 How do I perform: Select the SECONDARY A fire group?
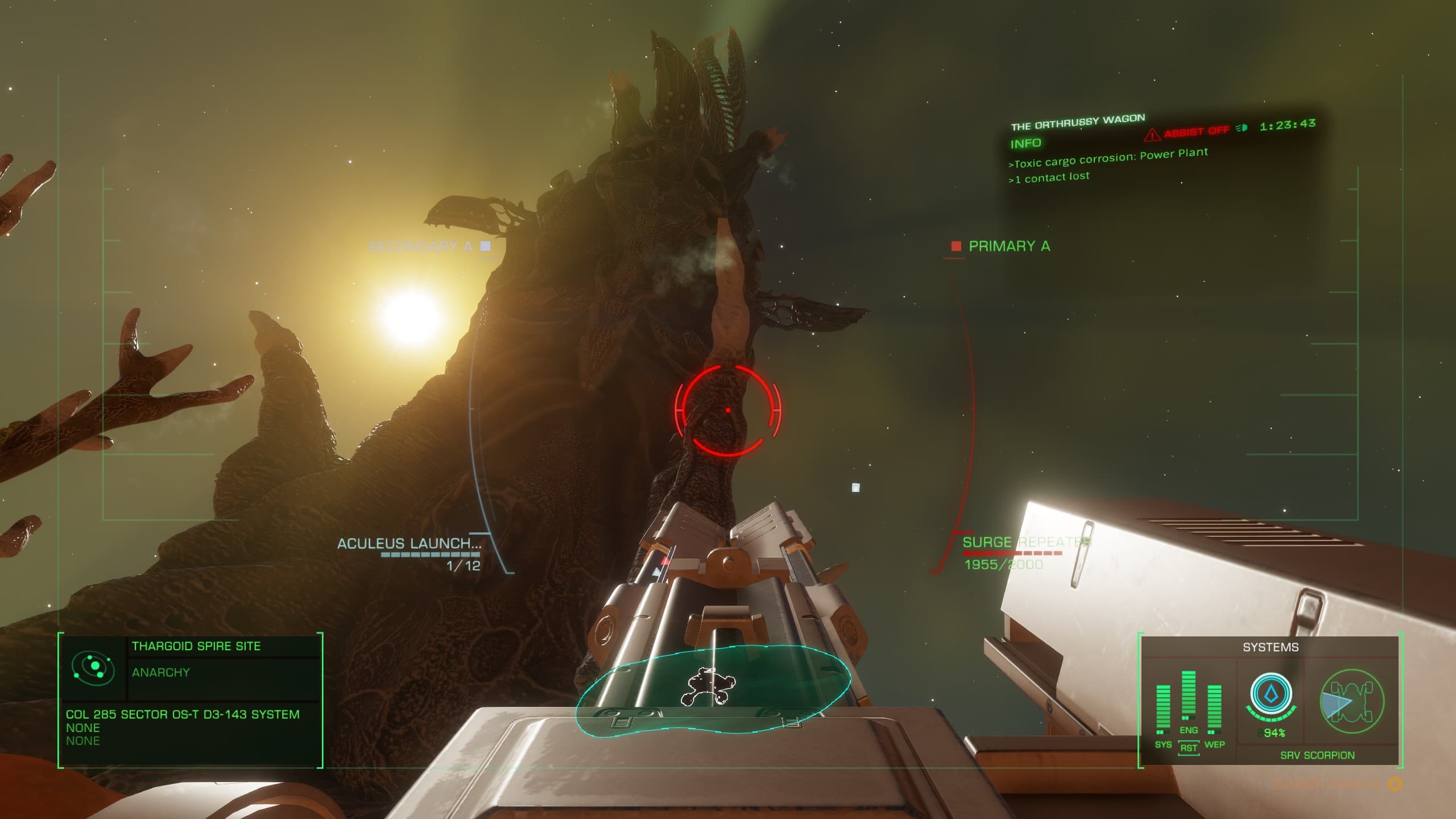click(421, 247)
